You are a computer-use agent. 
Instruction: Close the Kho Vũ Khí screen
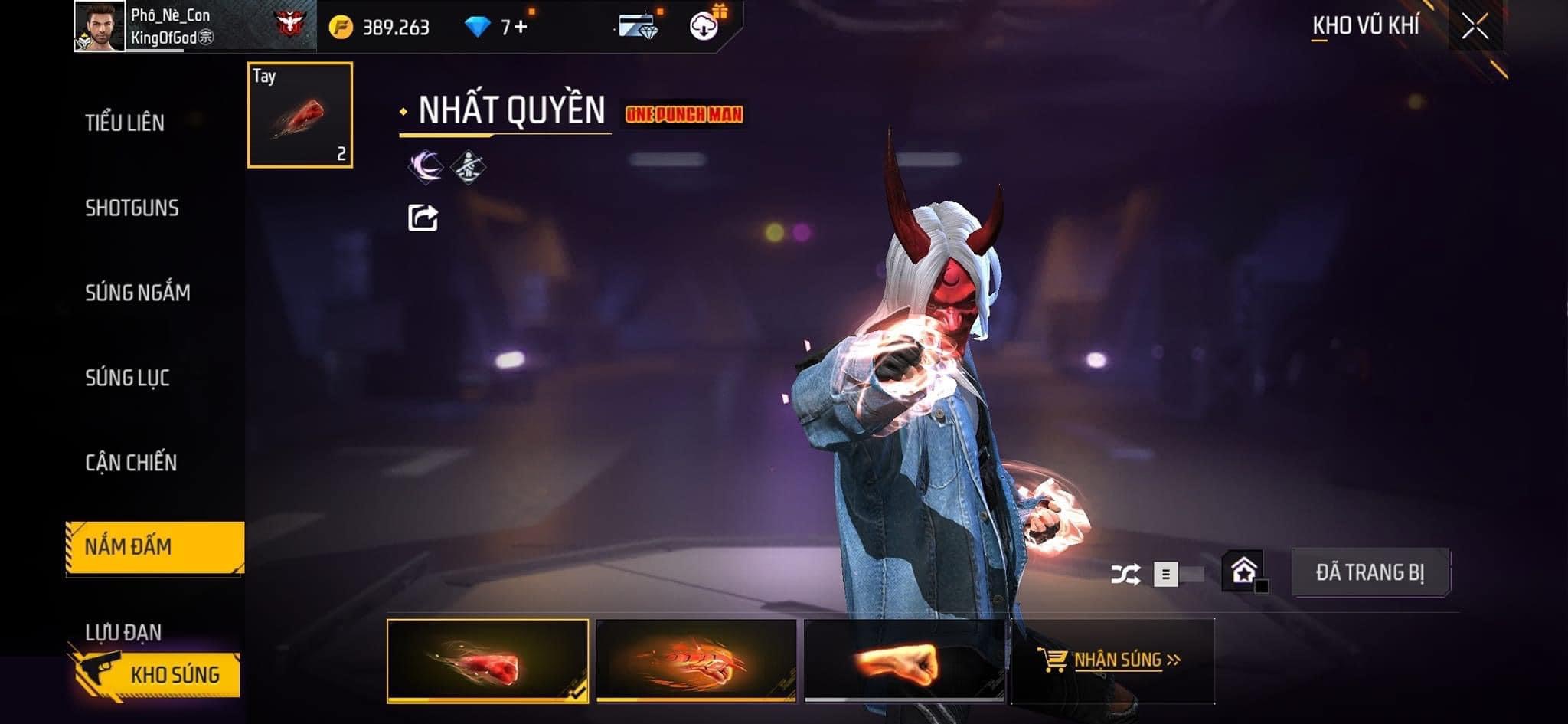tap(1475, 27)
